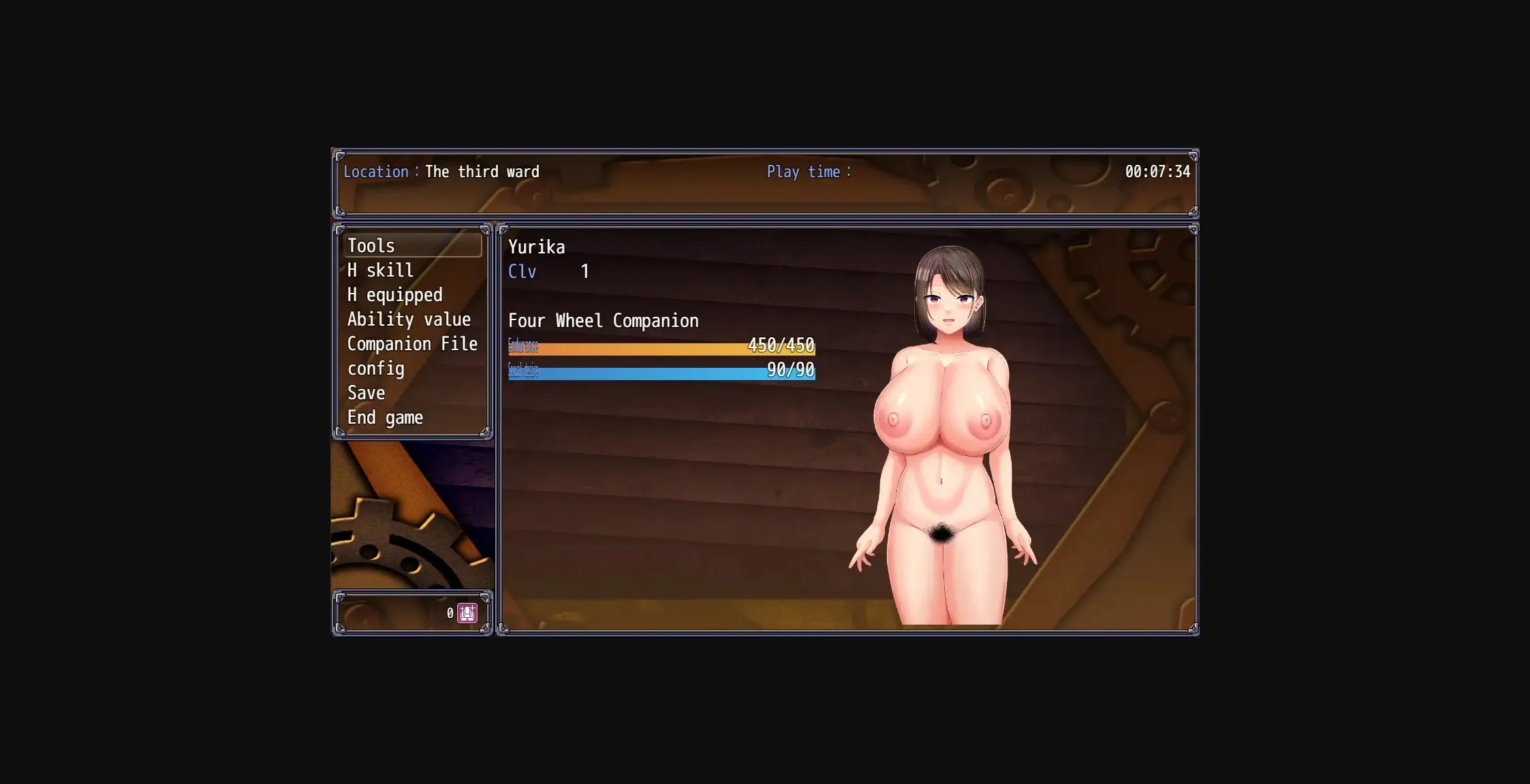The height and width of the screenshot is (784, 1530).
Task: Click the Four Wheel Companion title text
Action: click(604, 320)
